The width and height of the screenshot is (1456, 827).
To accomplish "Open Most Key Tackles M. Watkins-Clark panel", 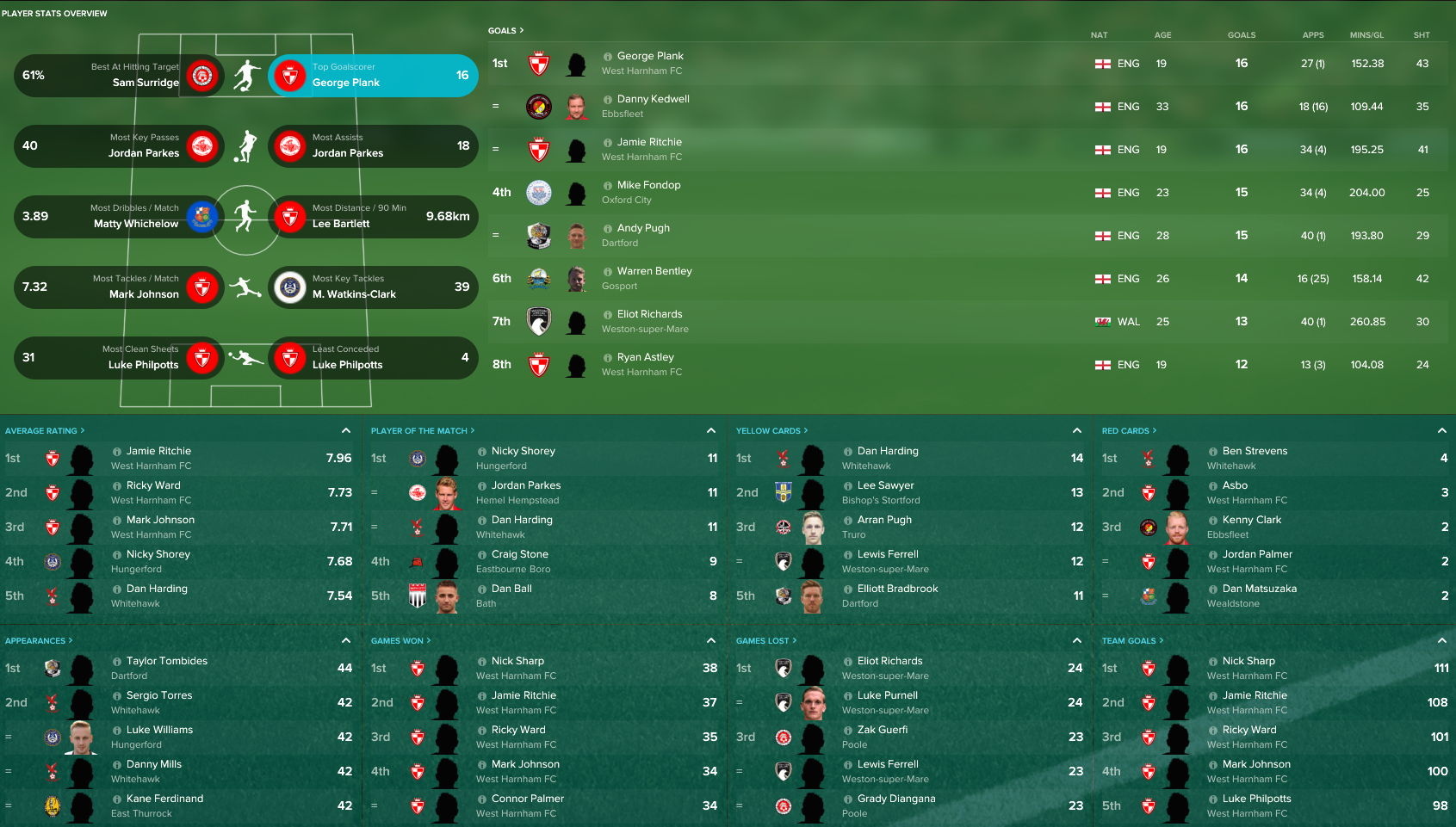I will [373, 287].
